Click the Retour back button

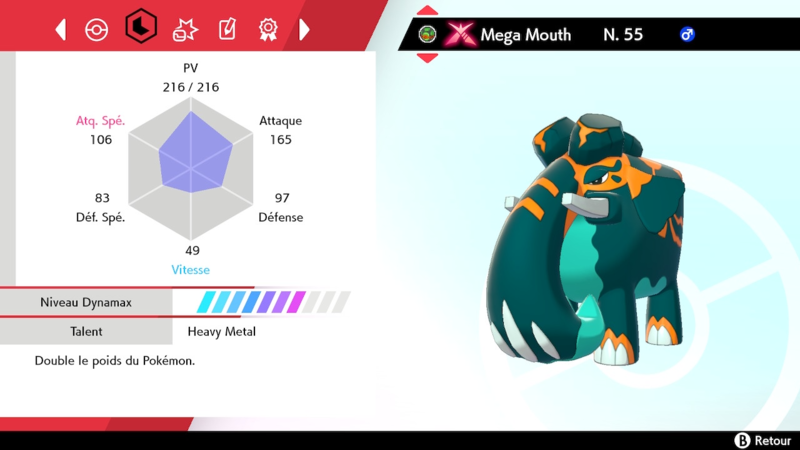(764, 440)
